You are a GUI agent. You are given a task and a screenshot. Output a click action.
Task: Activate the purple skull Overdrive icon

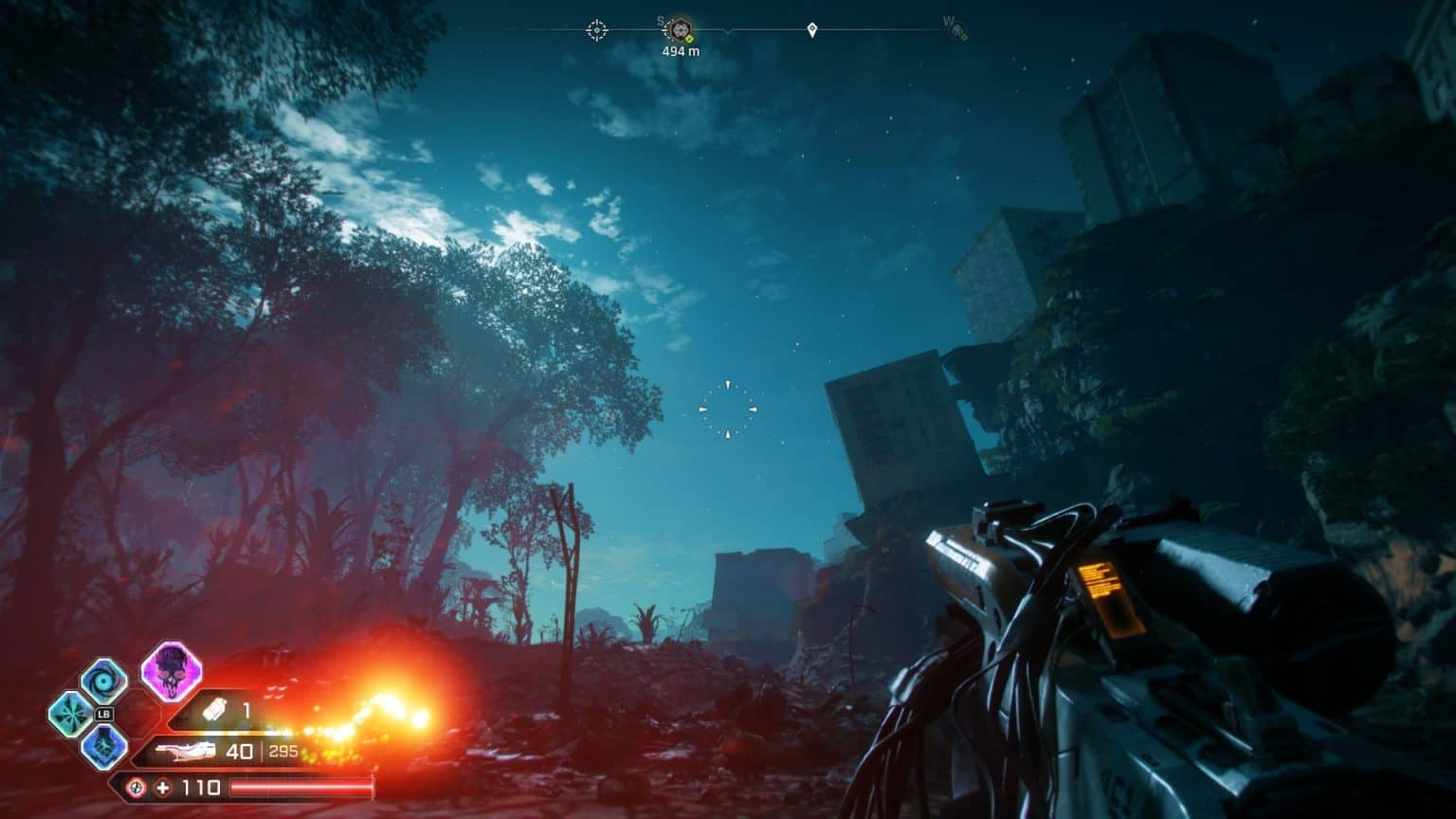[x=171, y=669]
